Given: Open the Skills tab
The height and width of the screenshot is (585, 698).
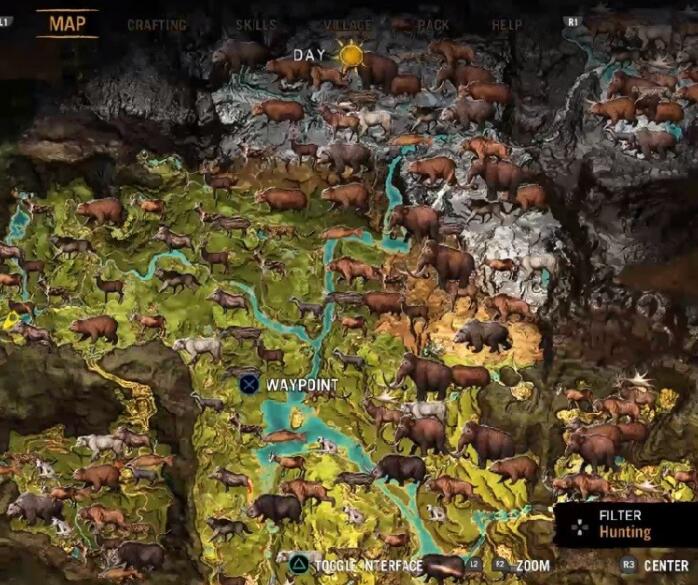Looking at the screenshot, I should point(256,25).
